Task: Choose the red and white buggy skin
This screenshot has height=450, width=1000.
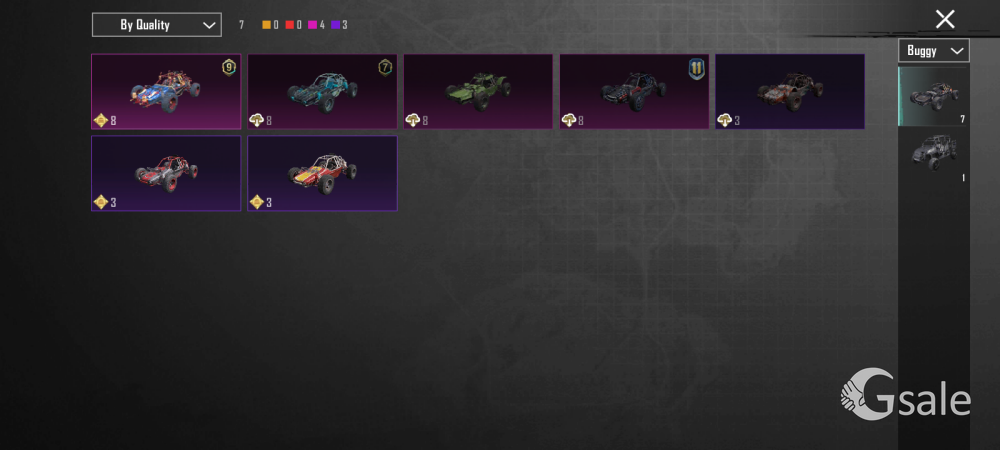Action: (x=166, y=173)
